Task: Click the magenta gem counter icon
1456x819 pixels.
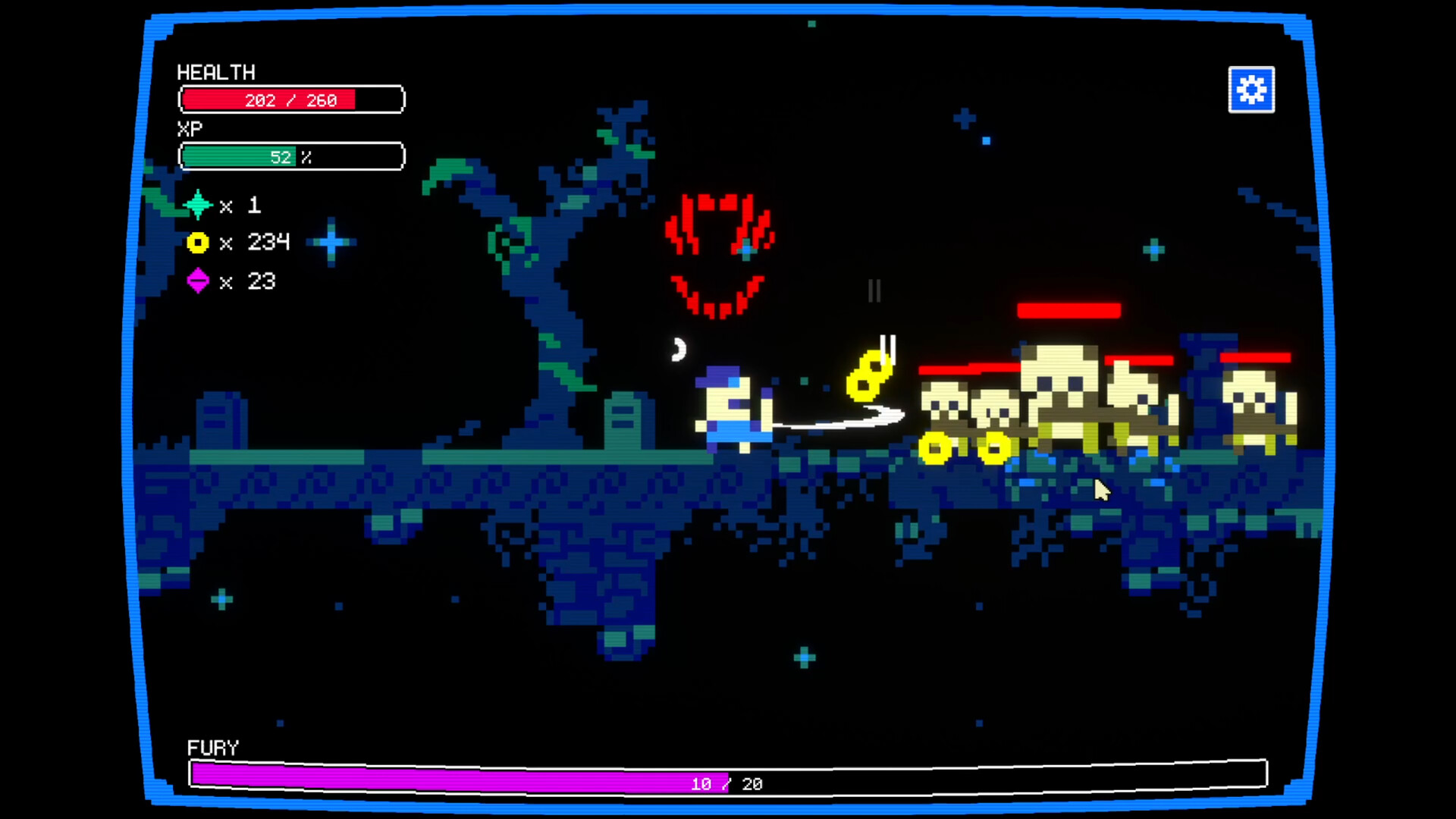Action: 199,281
